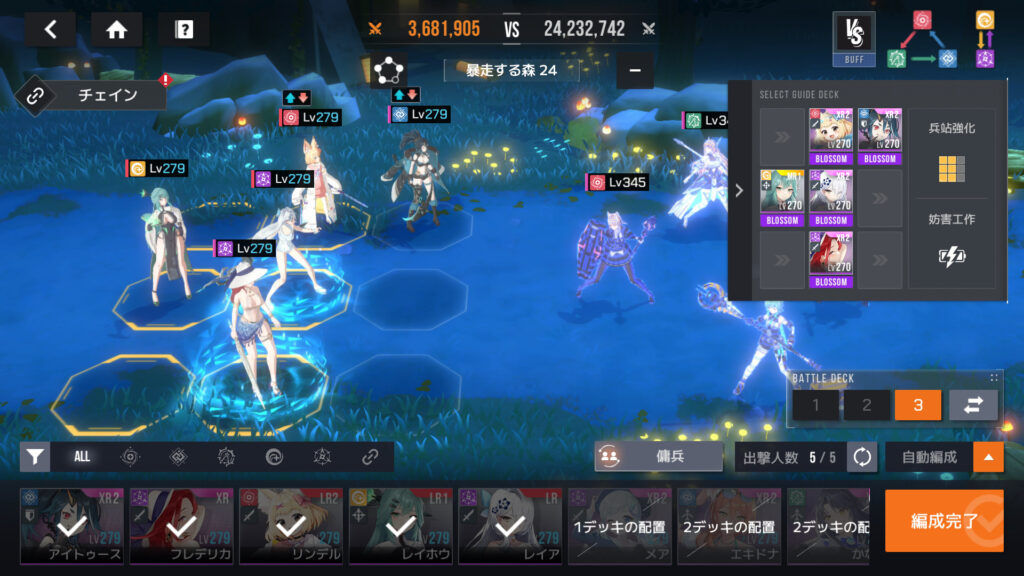This screenshot has width=1024, height=576.
Task: Switch to battle deck 2
Action: point(866,405)
